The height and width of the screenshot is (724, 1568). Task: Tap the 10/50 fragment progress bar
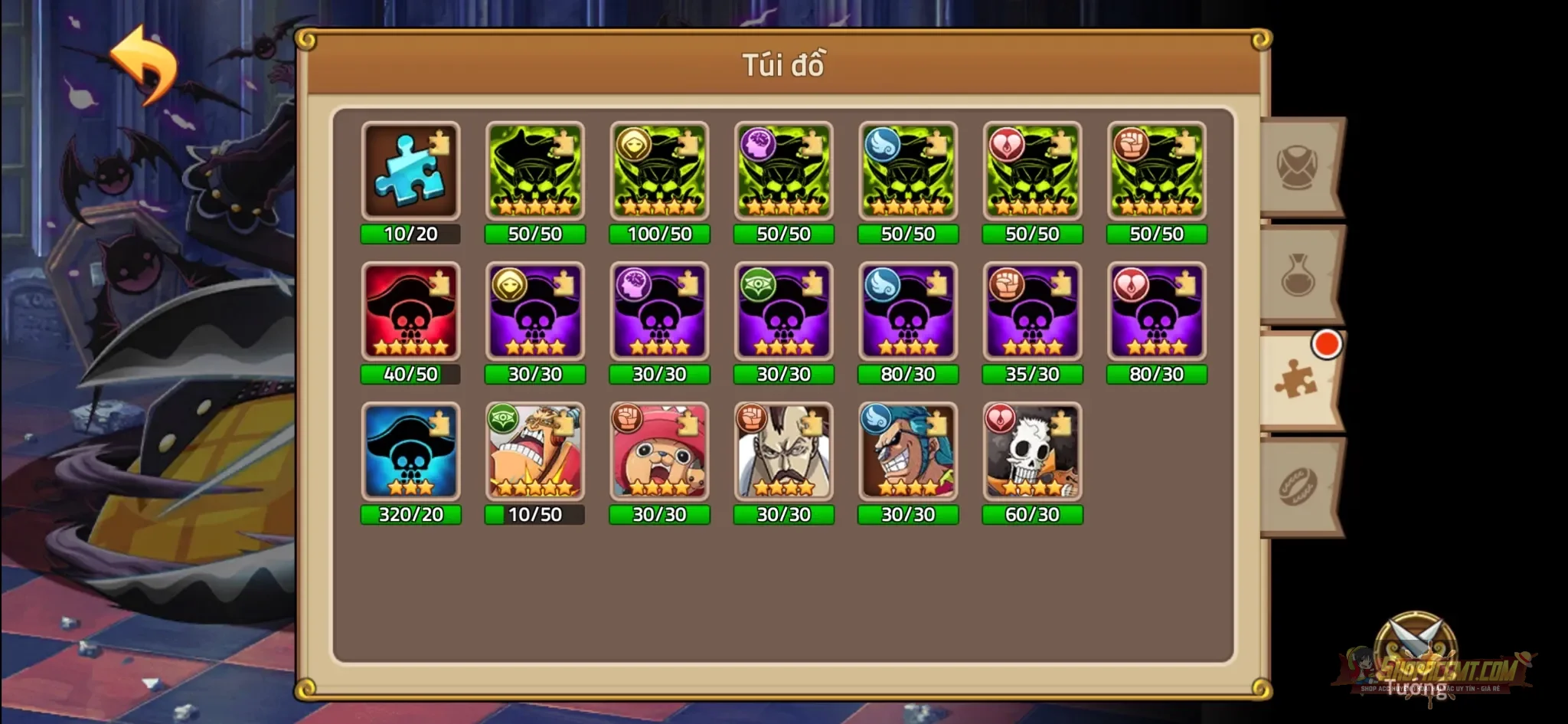(x=535, y=516)
